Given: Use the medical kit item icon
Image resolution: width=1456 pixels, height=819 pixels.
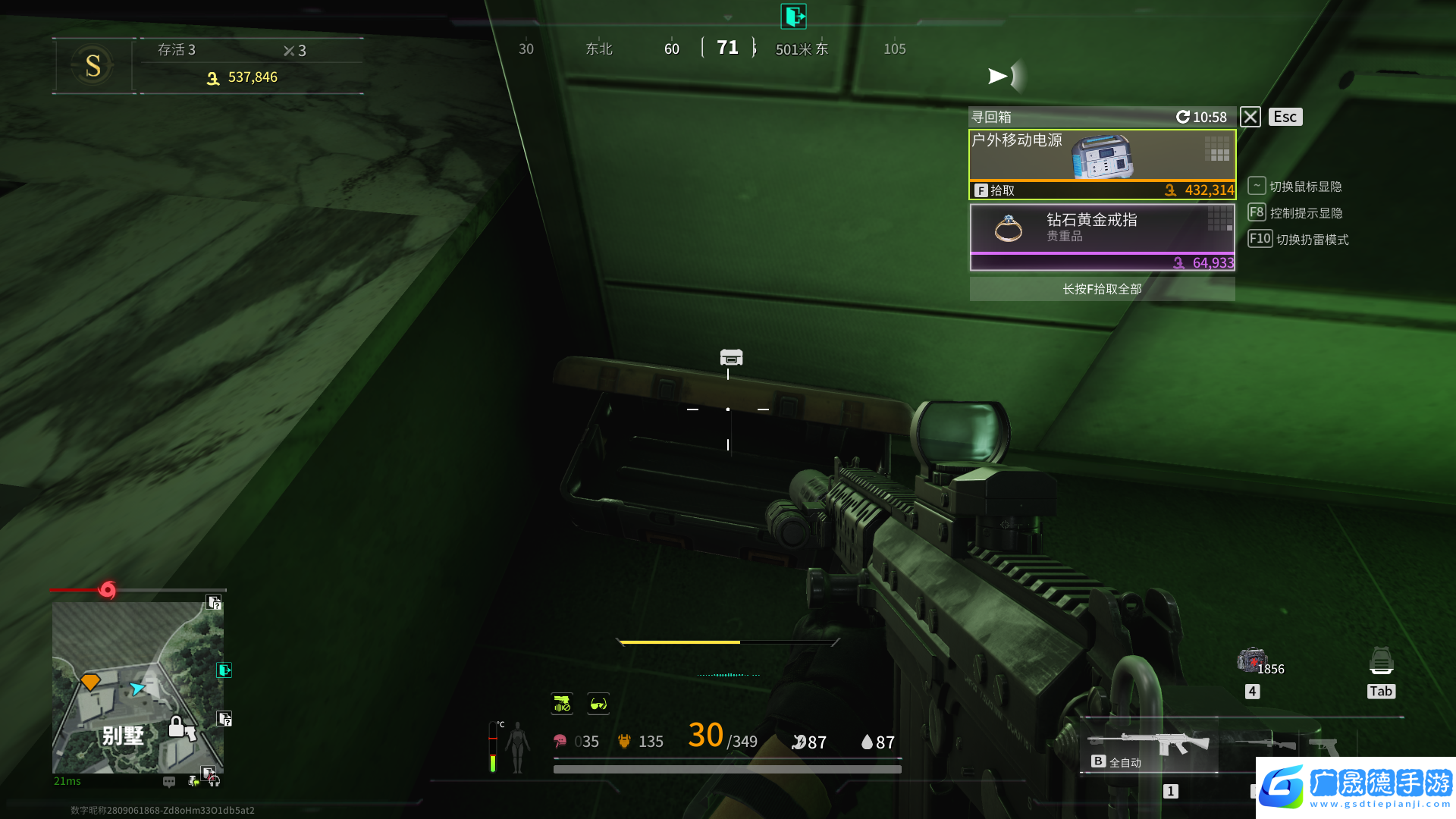Looking at the screenshot, I should point(1251,660).
